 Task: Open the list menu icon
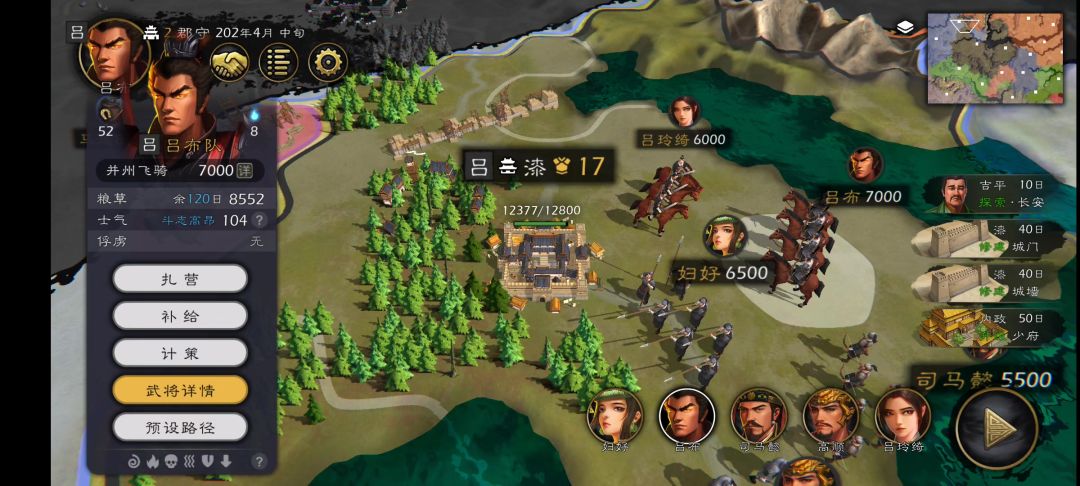(x=278, y=62)
